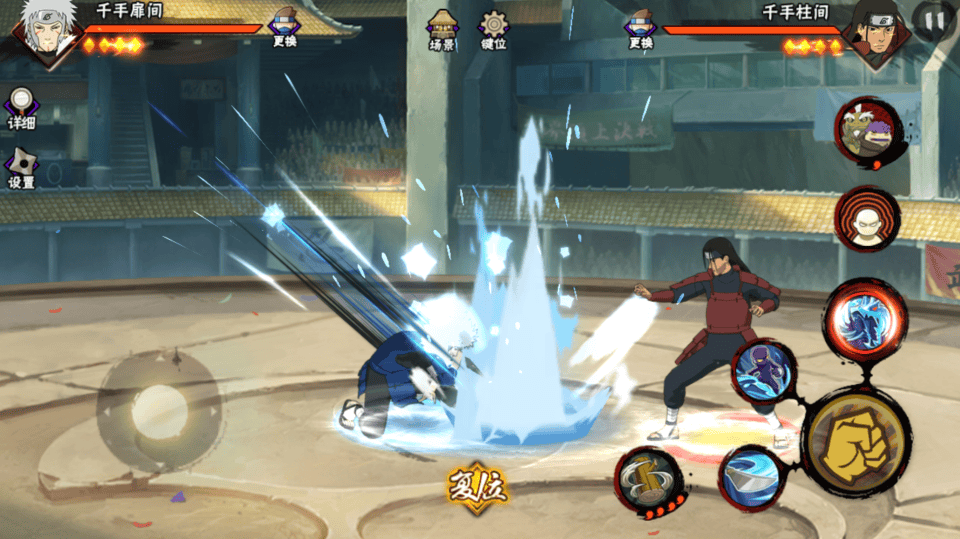
Task: Click 更换 next to 千手柱间's health bar
Action: [640, 28]
